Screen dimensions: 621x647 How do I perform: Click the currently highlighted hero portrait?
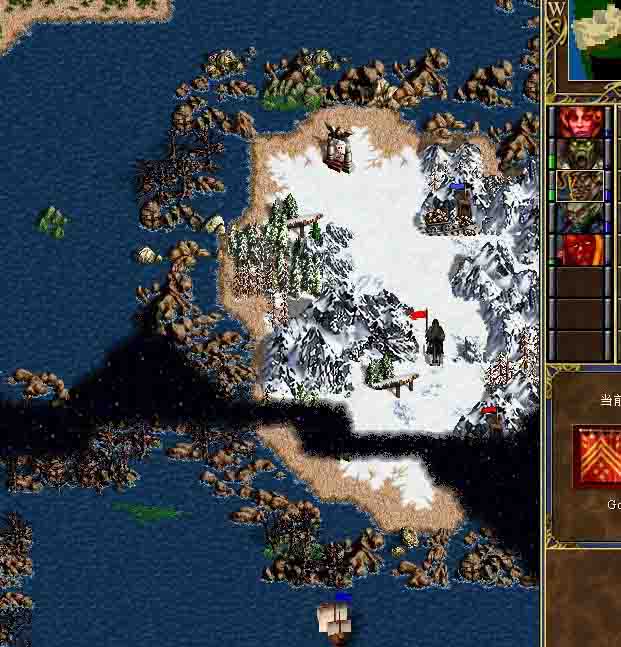(x=580, y=186)
